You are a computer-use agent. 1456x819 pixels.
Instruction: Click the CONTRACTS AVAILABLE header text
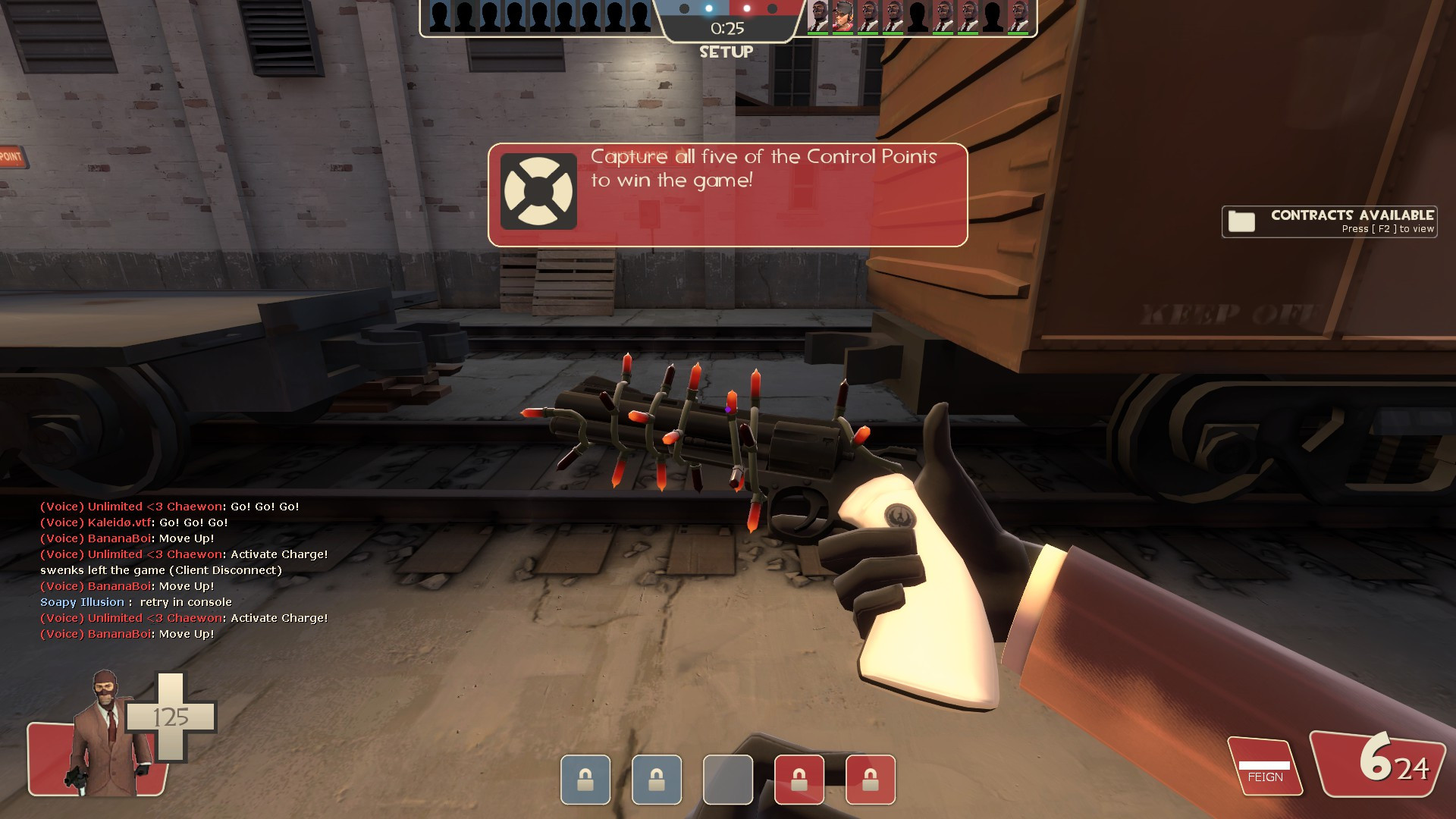[1352, 215]
